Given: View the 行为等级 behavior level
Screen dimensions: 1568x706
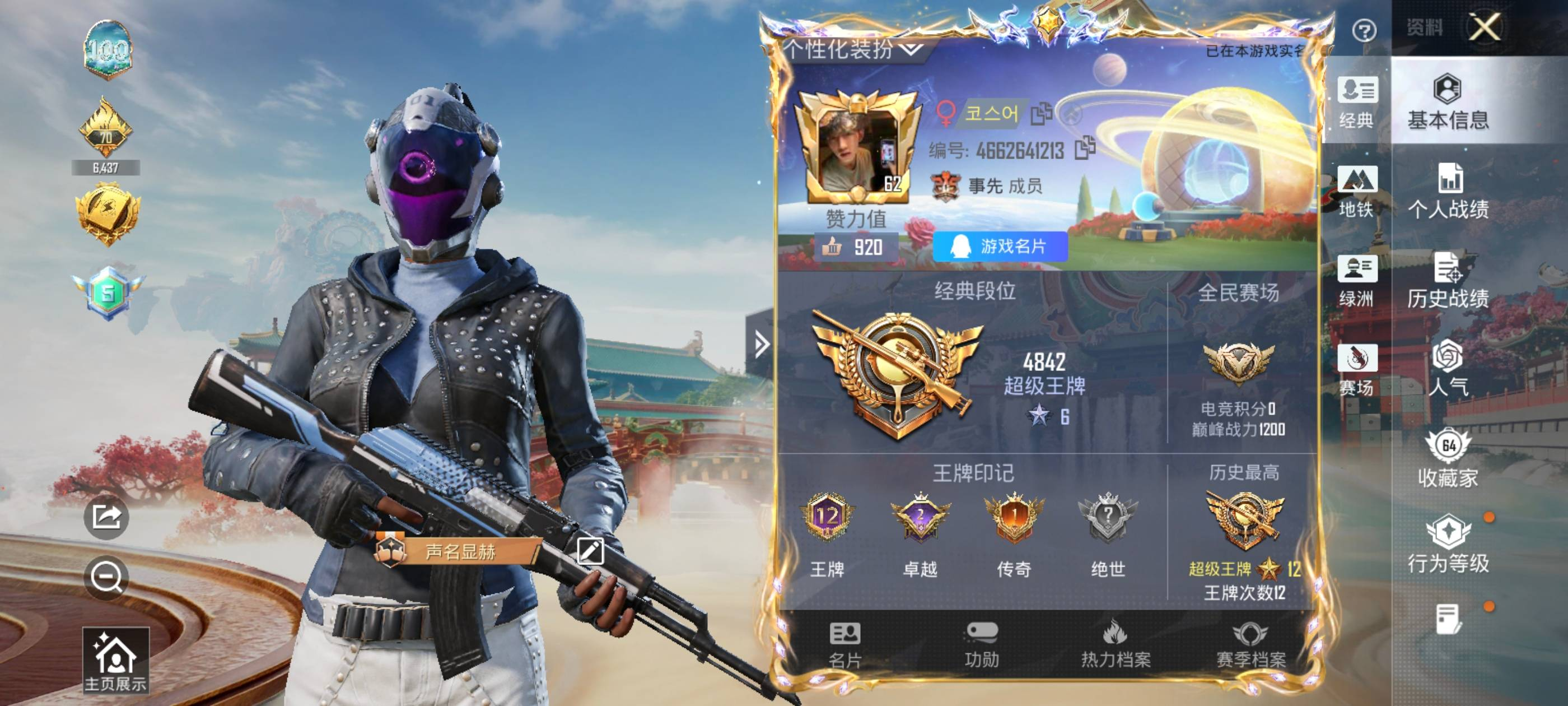Looking at the screenshot, I should [x=1448, y=545].
